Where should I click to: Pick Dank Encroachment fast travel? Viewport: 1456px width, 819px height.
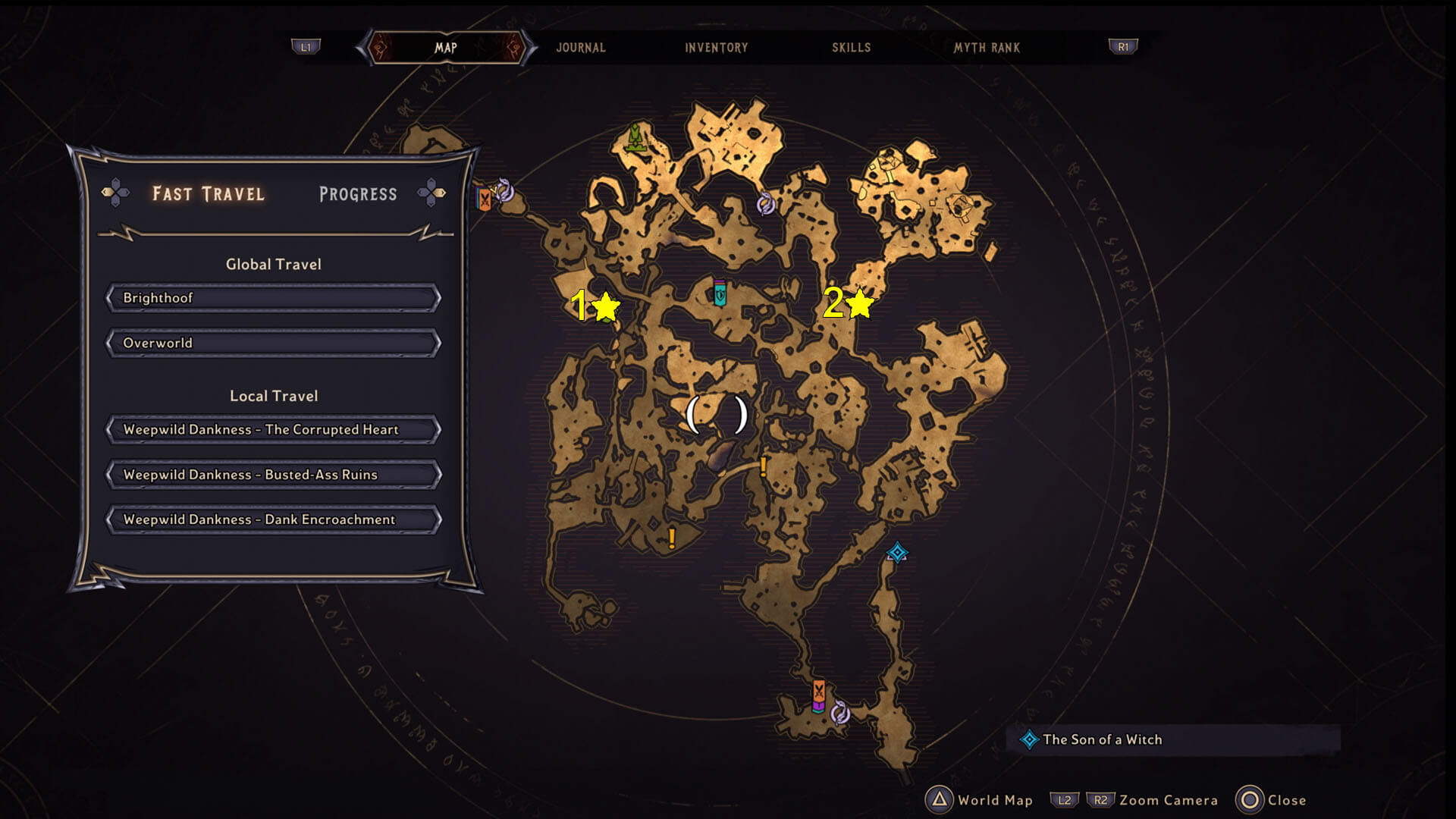point(273,519)
